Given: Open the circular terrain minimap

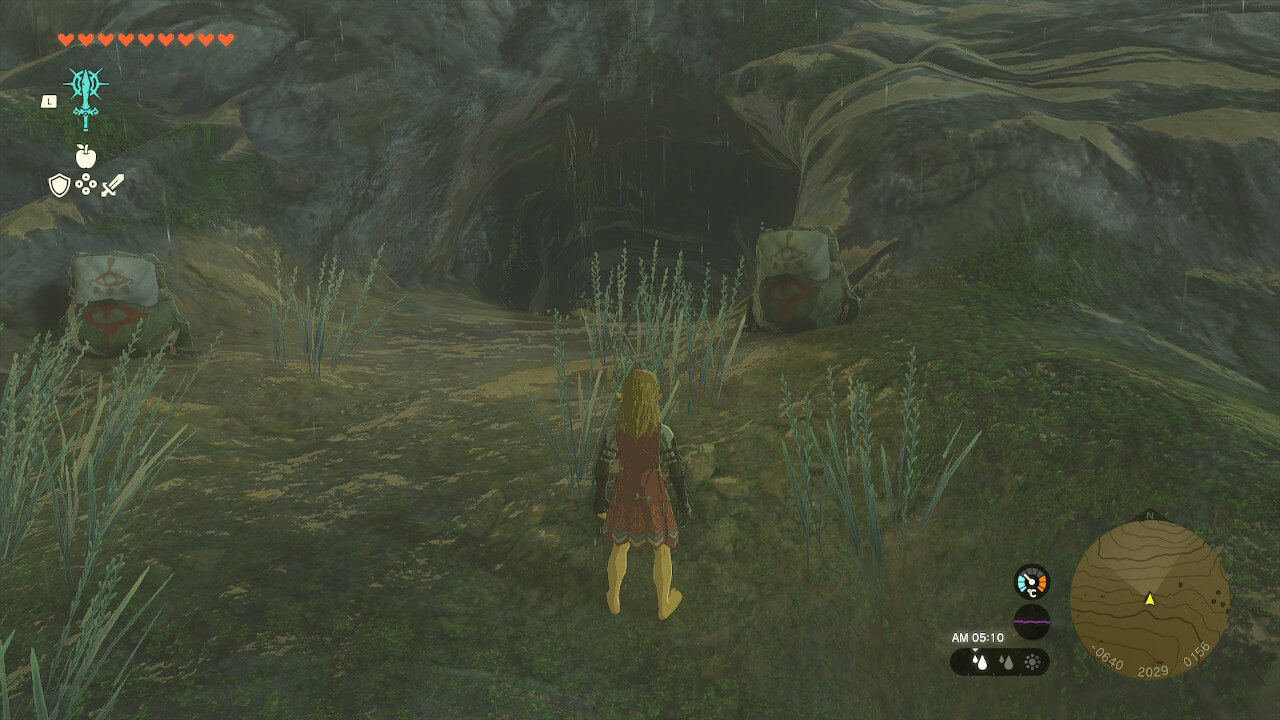Looking at the screenshot, I should [1149, 599].
